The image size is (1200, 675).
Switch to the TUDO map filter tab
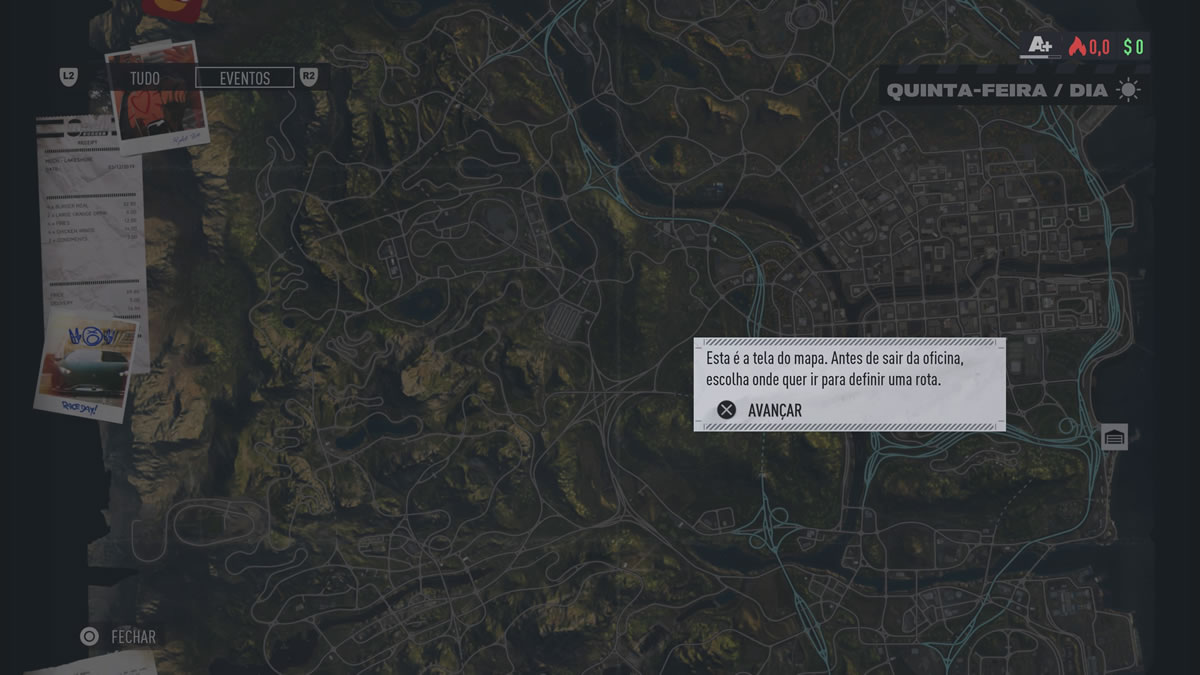pyautogui.click(x=145, y=78)
